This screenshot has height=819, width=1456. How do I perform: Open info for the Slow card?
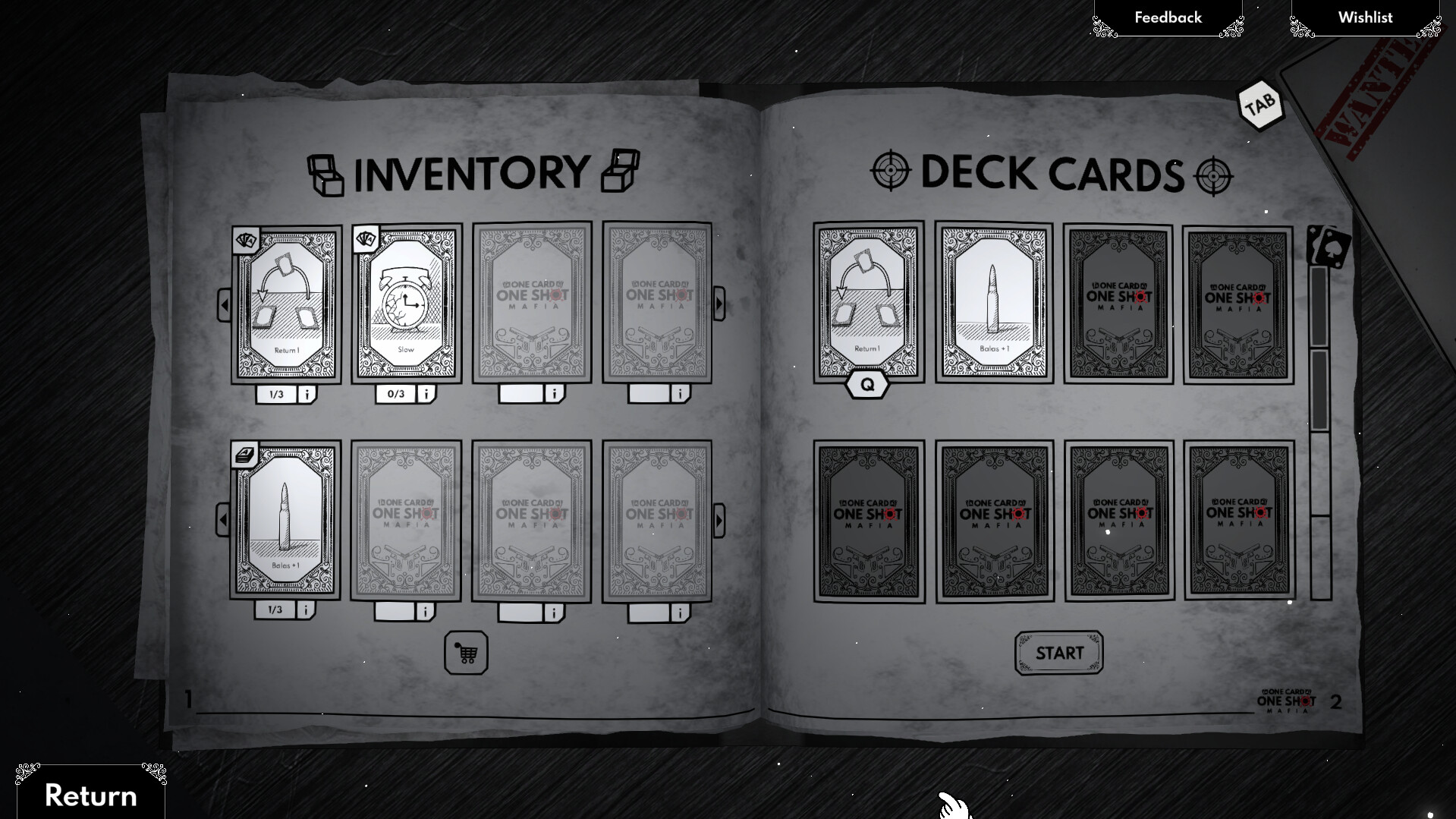pyautogui.click(x=426, y=394)
